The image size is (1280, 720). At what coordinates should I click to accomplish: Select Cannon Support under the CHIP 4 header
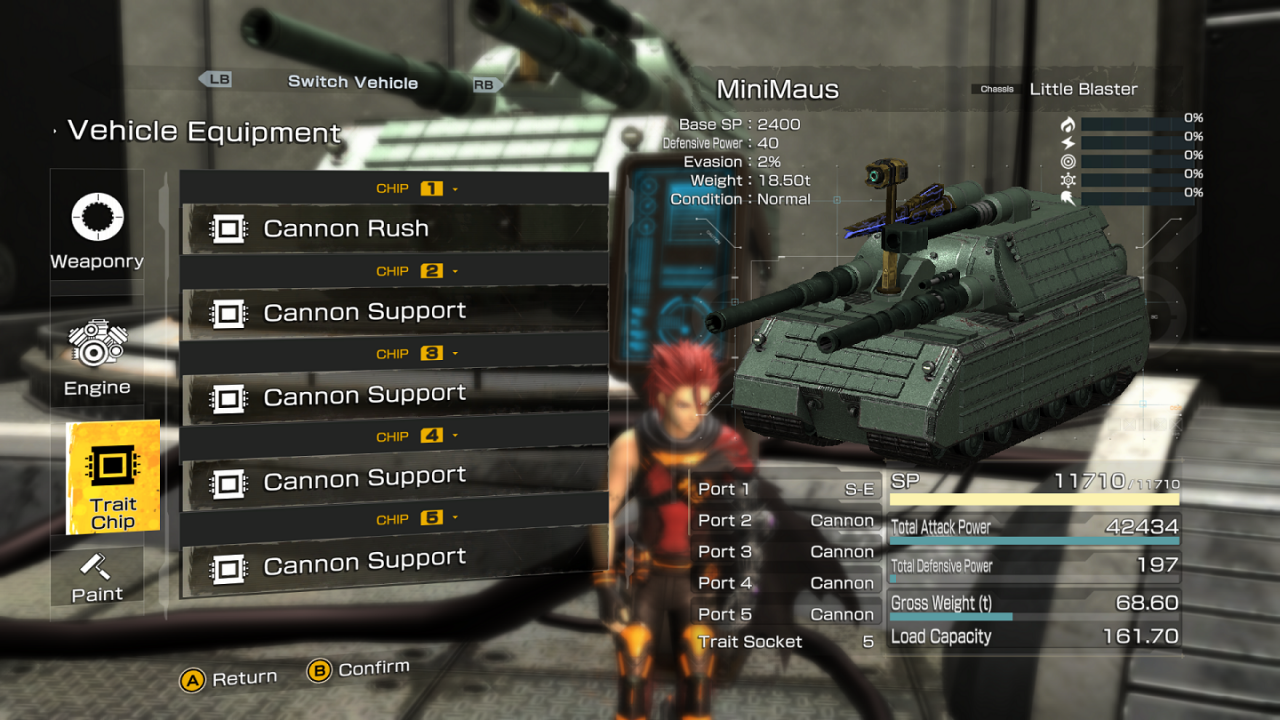pyautogui.click(x=394, y=479)
